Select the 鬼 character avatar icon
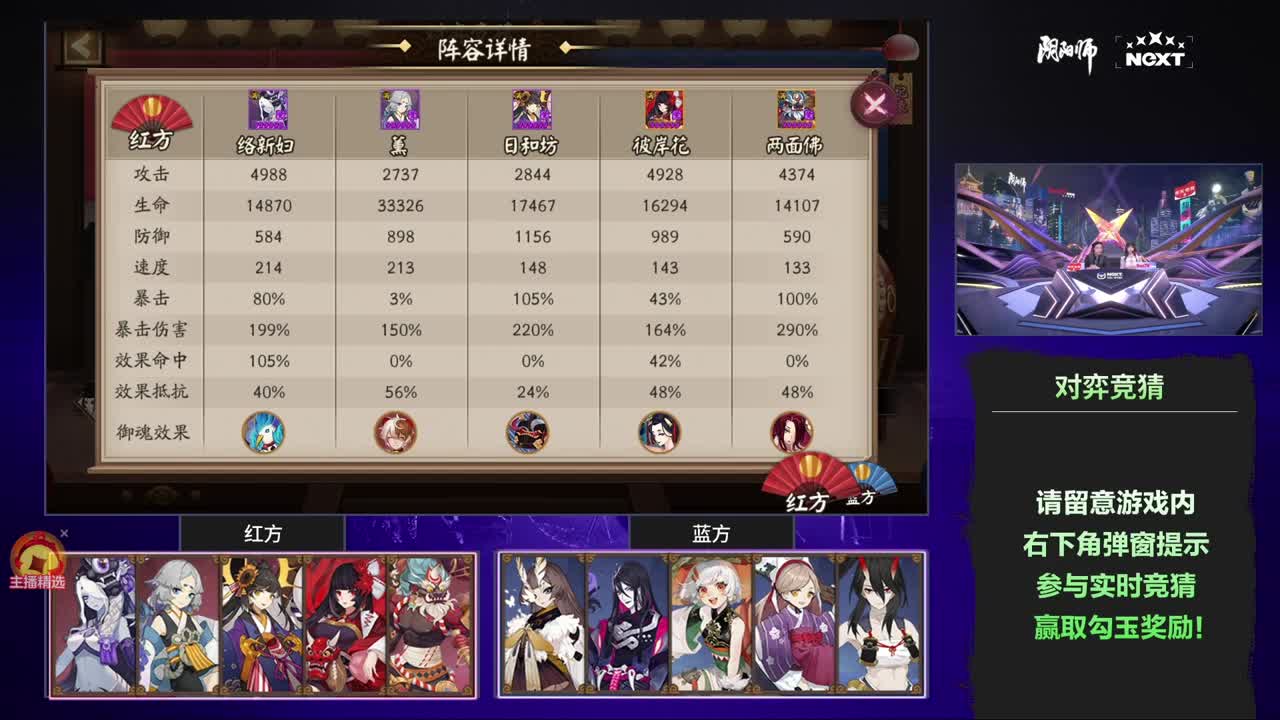 pos(398,110)
